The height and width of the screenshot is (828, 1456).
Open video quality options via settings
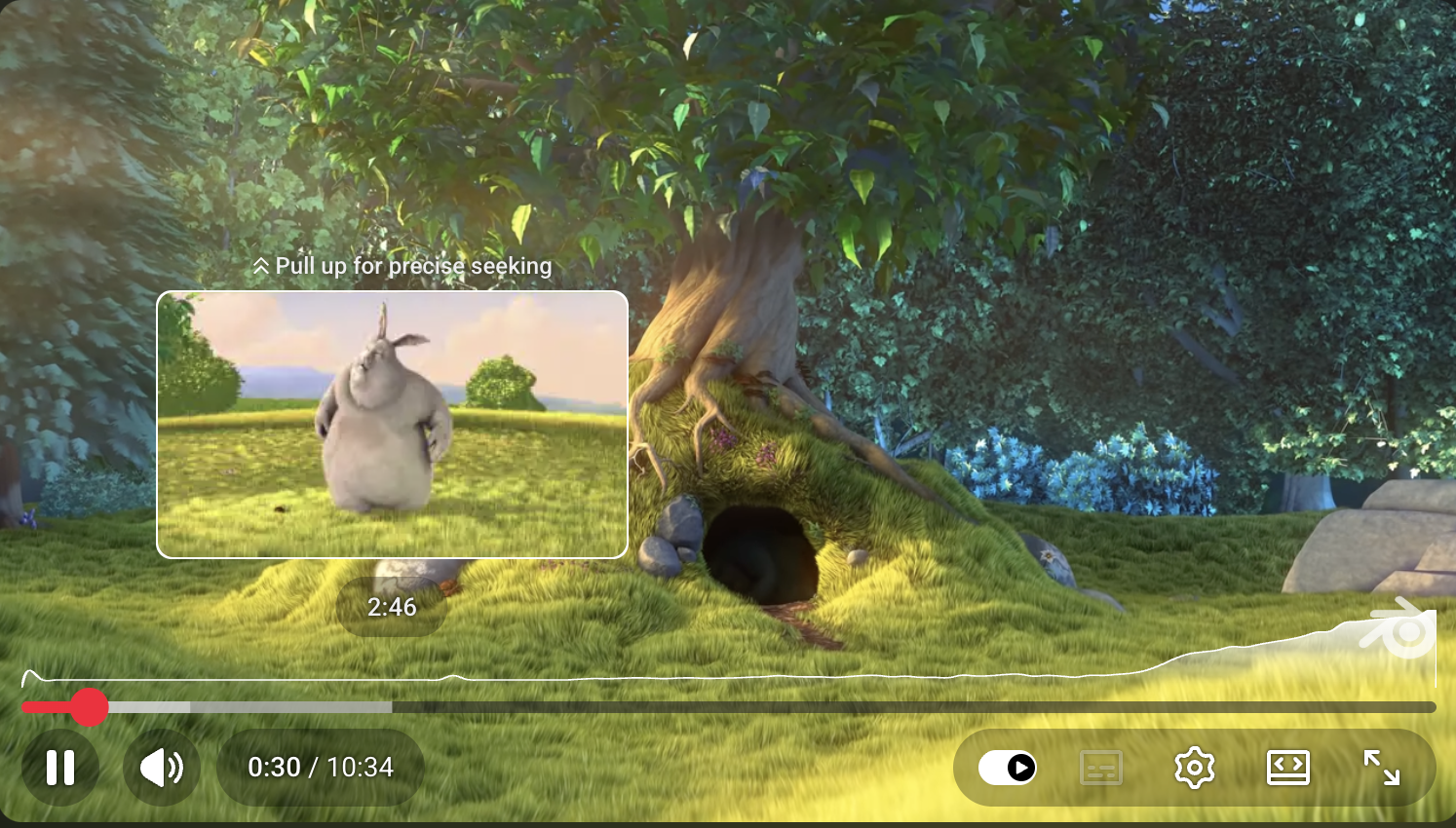1194,768
